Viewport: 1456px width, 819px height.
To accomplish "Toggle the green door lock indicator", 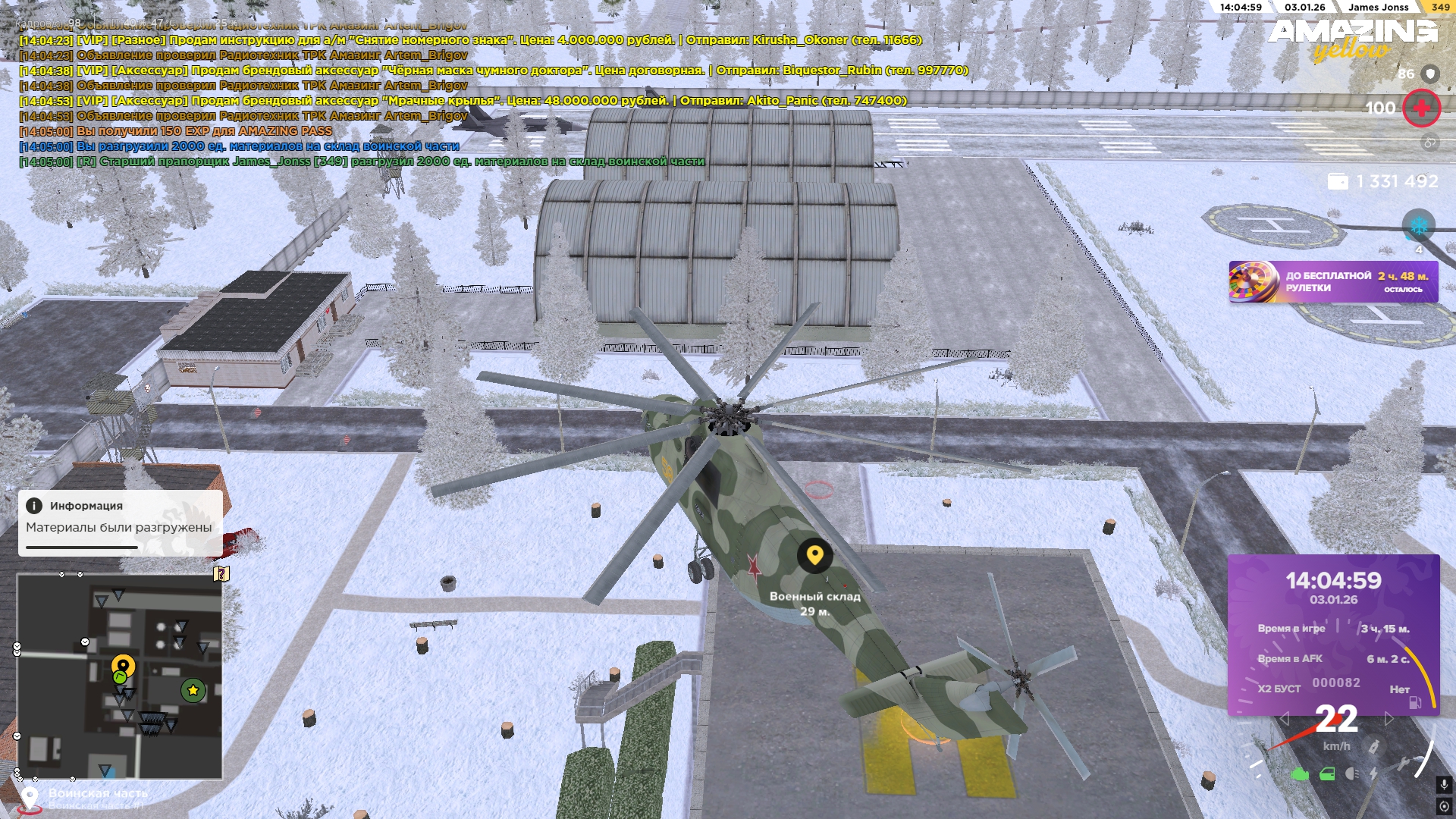I will pyautogui.click(x=1327, y=774).
